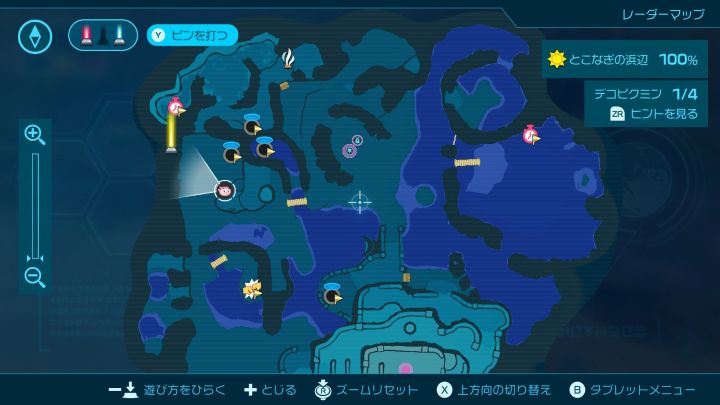Click the map's crosshair cursor
Image resolution: width=720 pixels, height=405 pixels.
359,203
